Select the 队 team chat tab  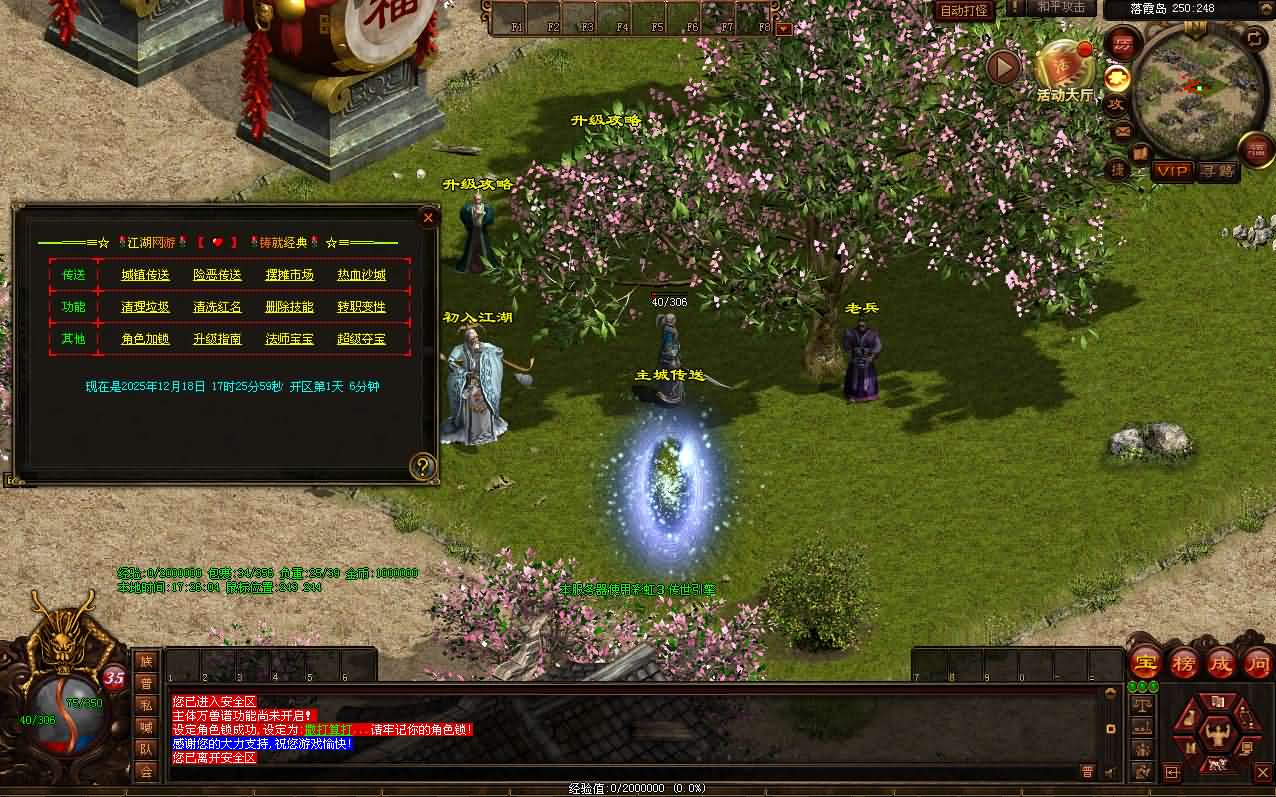(x=147, y=748)
